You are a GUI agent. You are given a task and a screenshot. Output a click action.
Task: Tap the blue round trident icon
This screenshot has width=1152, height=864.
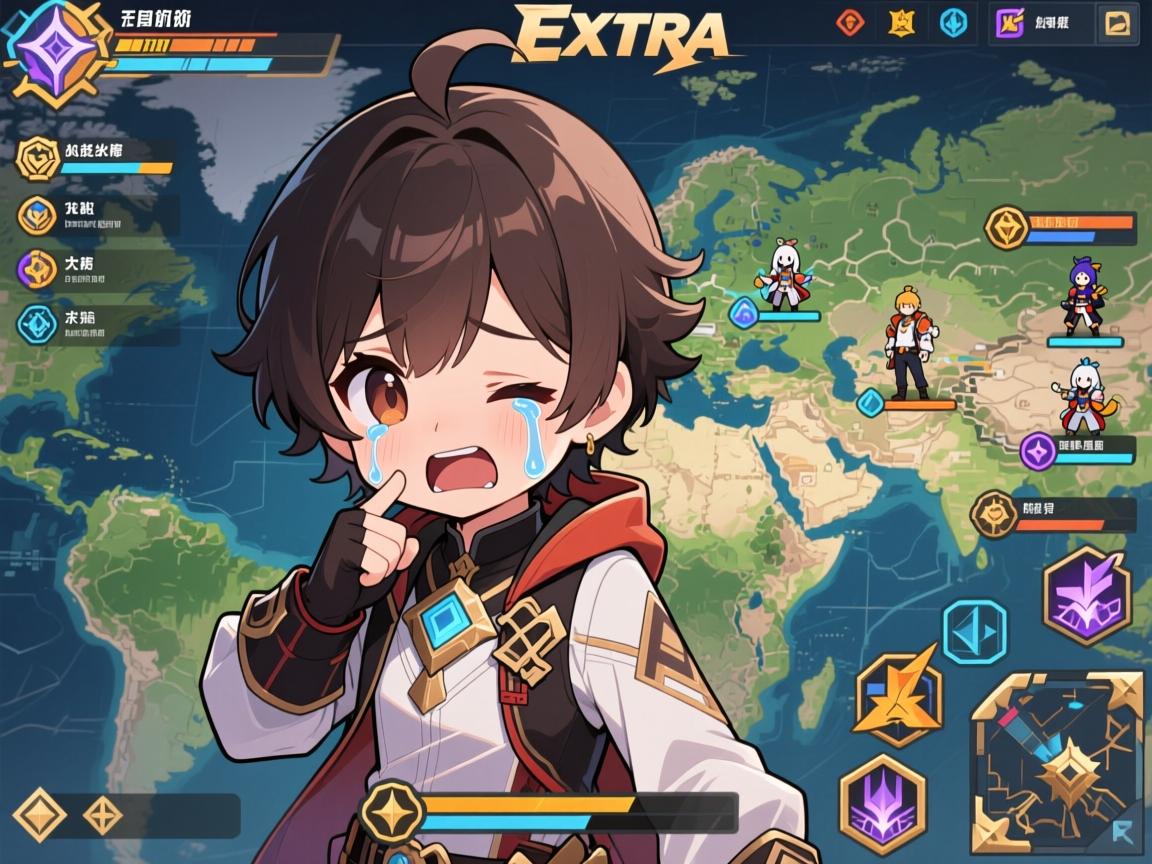click(953, 22)
